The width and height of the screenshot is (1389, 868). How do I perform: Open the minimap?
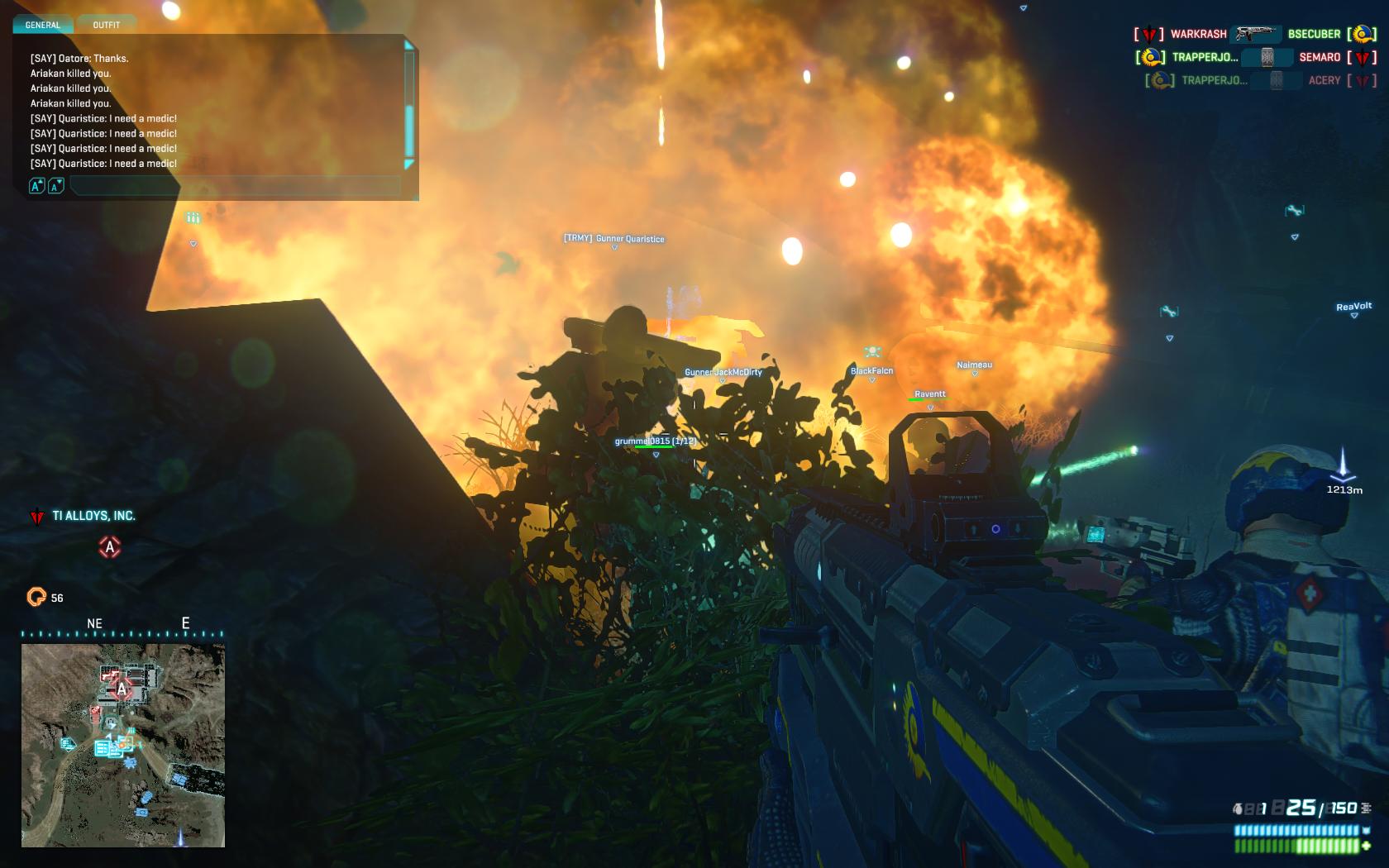[122, 745]
